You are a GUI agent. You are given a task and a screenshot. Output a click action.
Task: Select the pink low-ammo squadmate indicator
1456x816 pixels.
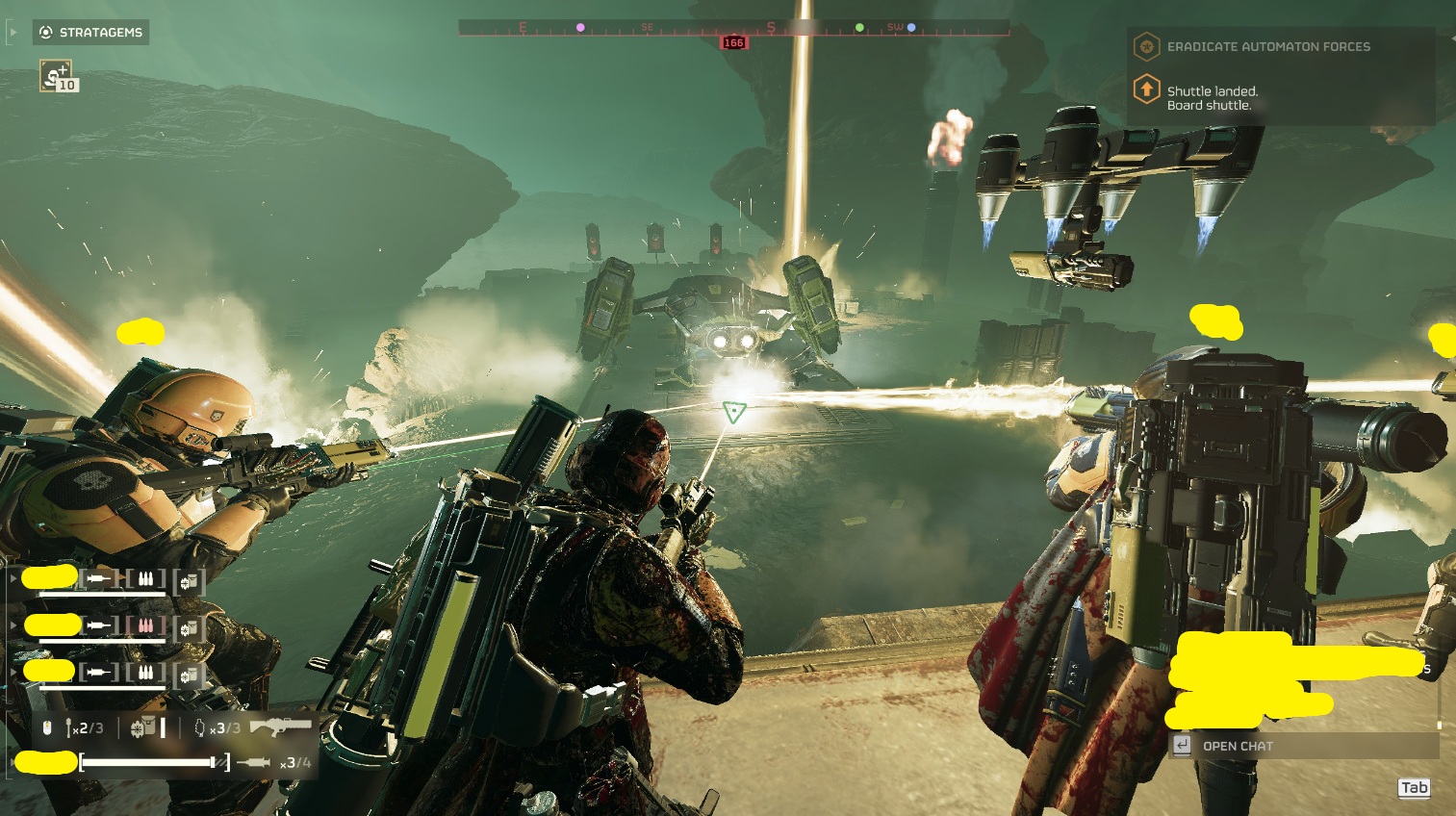click(145, 625)
